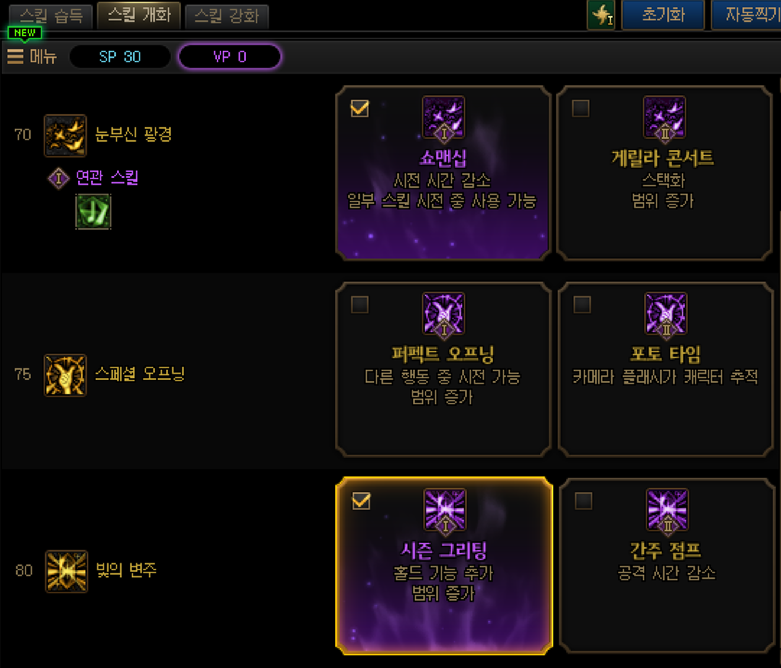This screenshot has height=668, width=781.
Task: Choose the 스페셜 오프닝 skill icon
Action: [65, 374]
